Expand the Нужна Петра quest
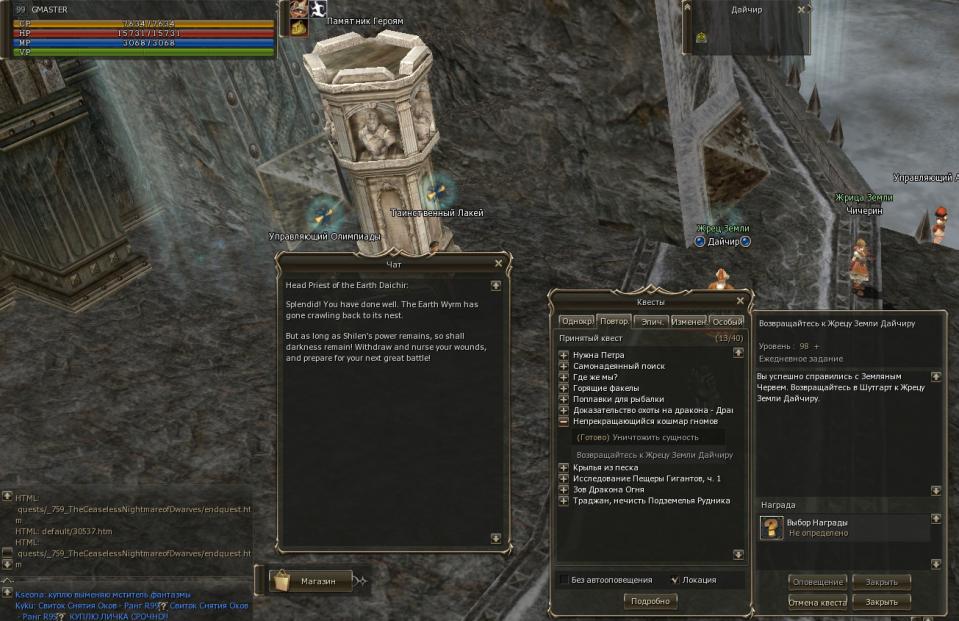This screenshot has width=959, height=621. pos(564,355)
